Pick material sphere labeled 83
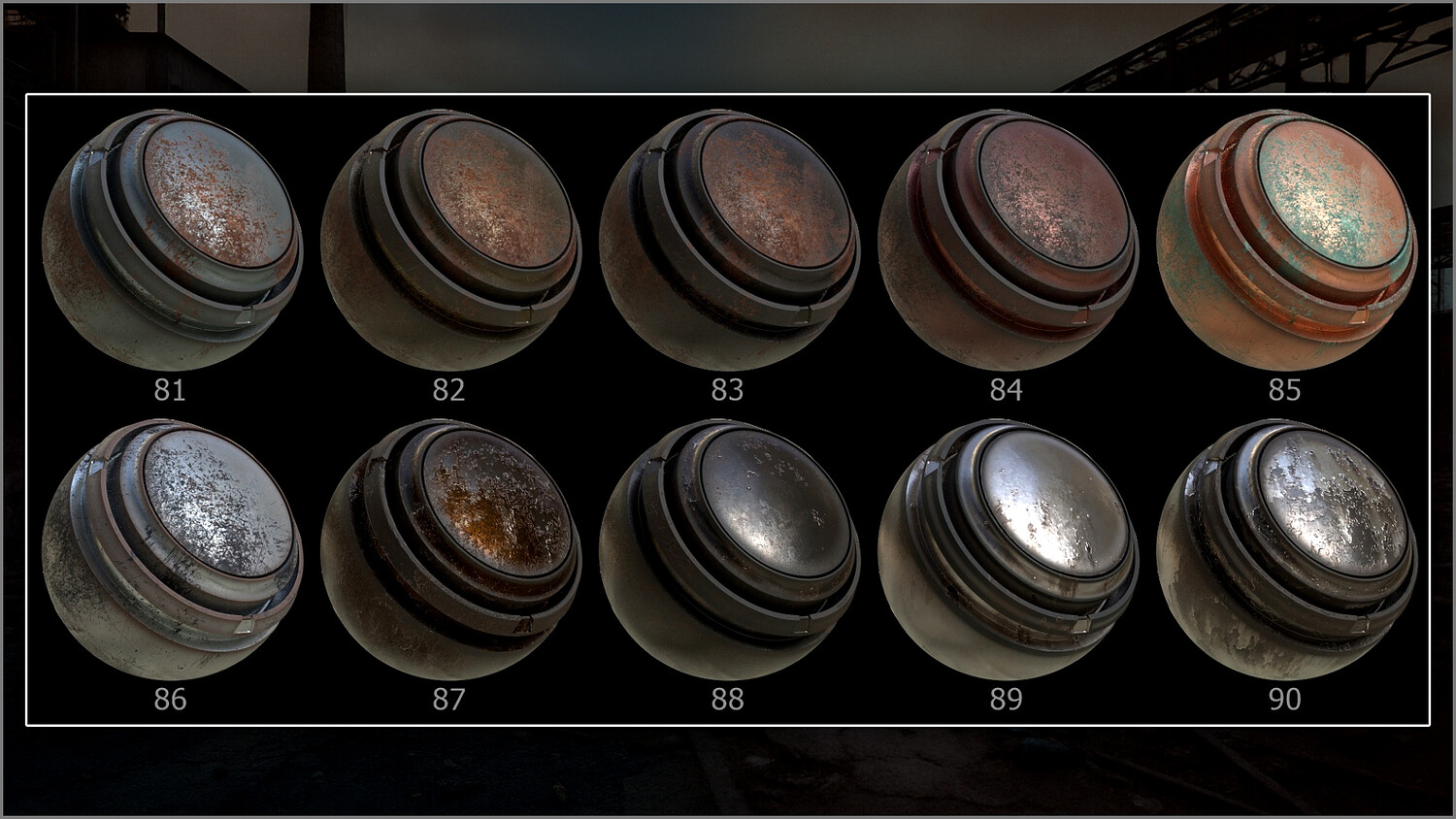 point(729,240)
